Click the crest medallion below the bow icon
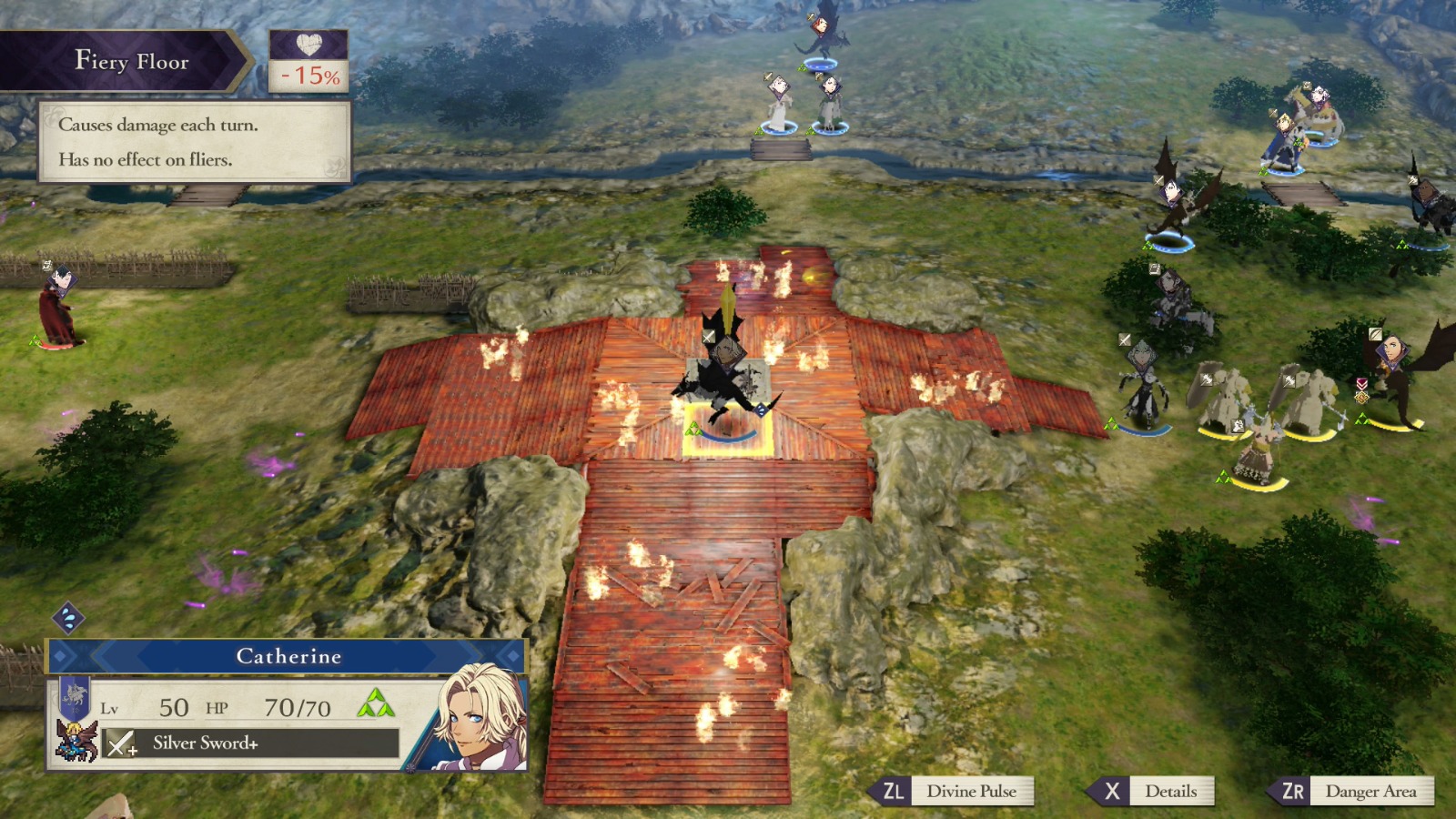The image size is (1456, 819). pyautogui.click(x=1361, y=399)
